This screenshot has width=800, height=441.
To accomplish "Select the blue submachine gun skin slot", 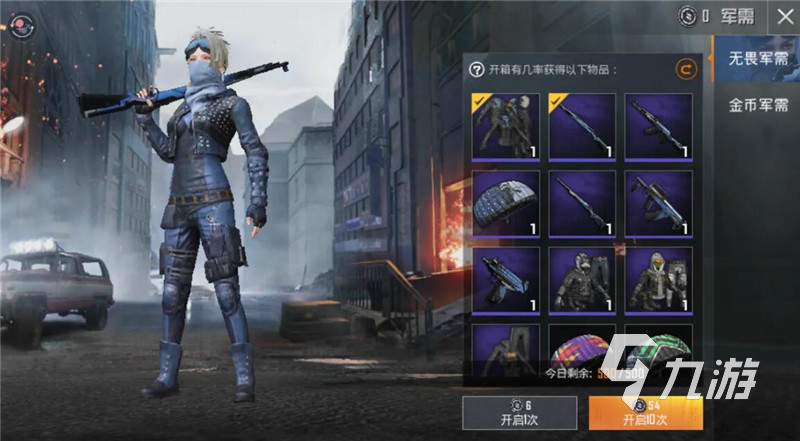I will pos(506,280).
